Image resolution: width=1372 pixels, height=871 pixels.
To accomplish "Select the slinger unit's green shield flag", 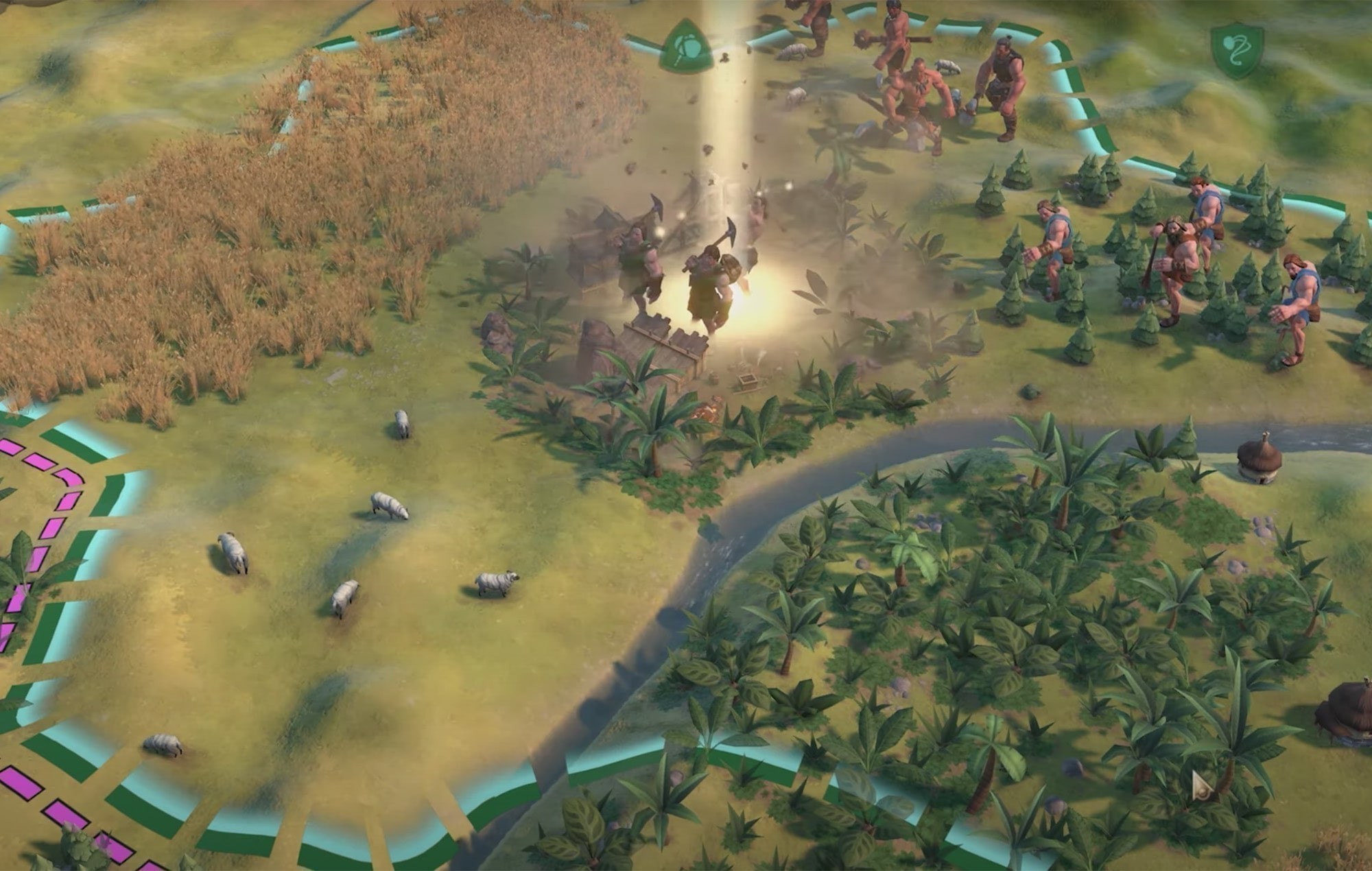I will click(1237, 49).
